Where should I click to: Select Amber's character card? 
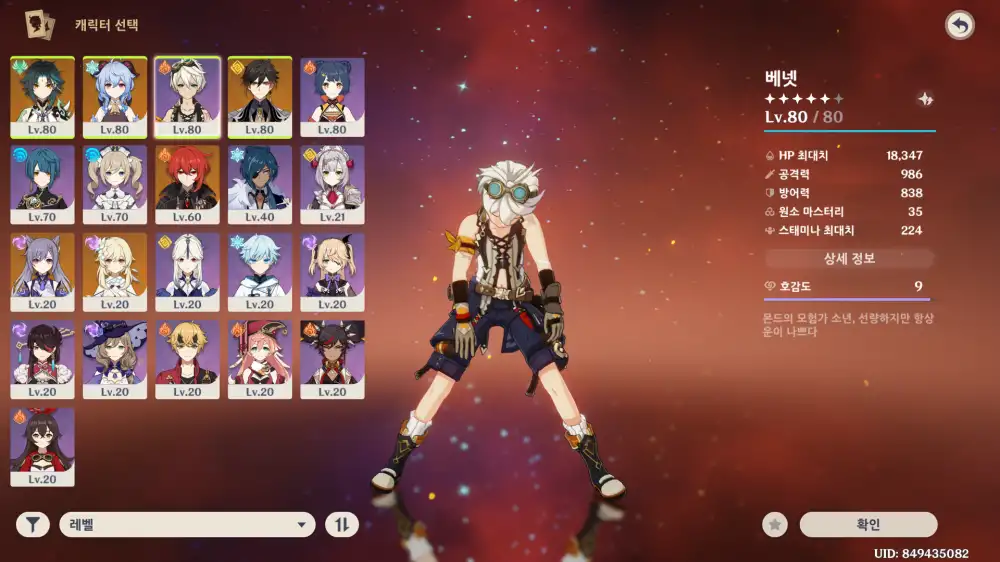pyautogui.click(x=42, y=447)
